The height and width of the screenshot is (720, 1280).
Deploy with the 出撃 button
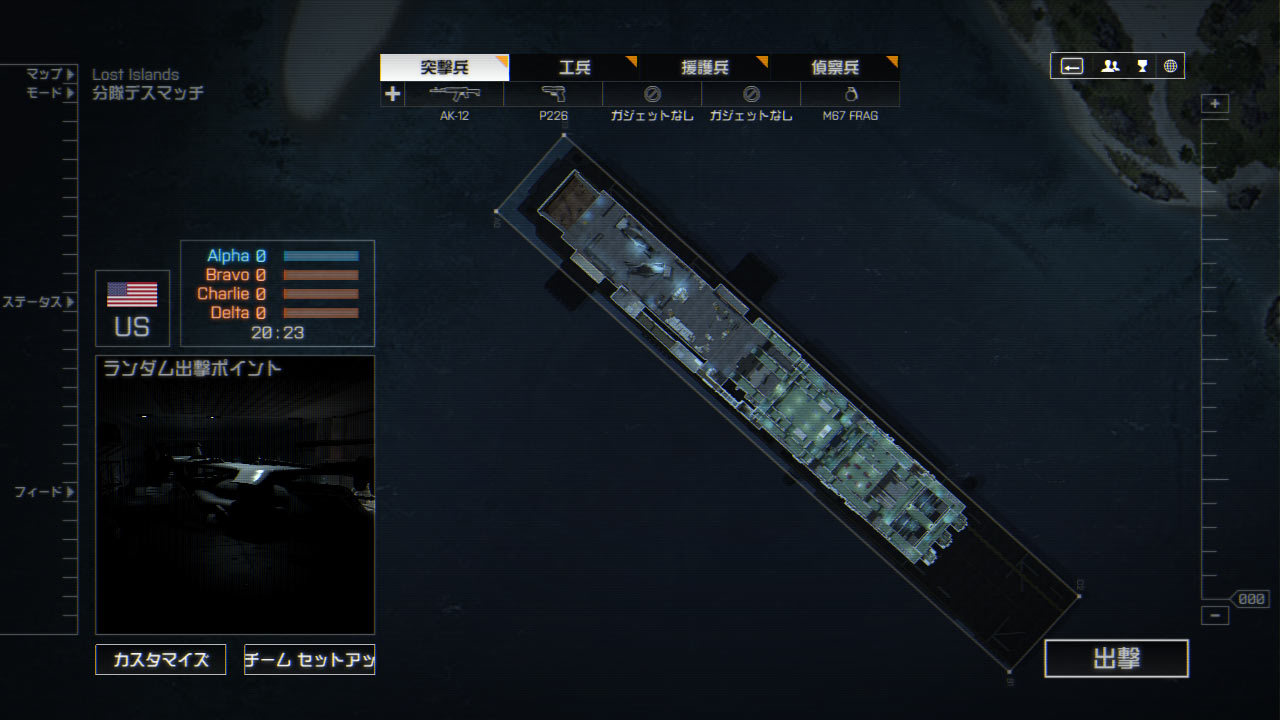click(x=1116, y=658)
